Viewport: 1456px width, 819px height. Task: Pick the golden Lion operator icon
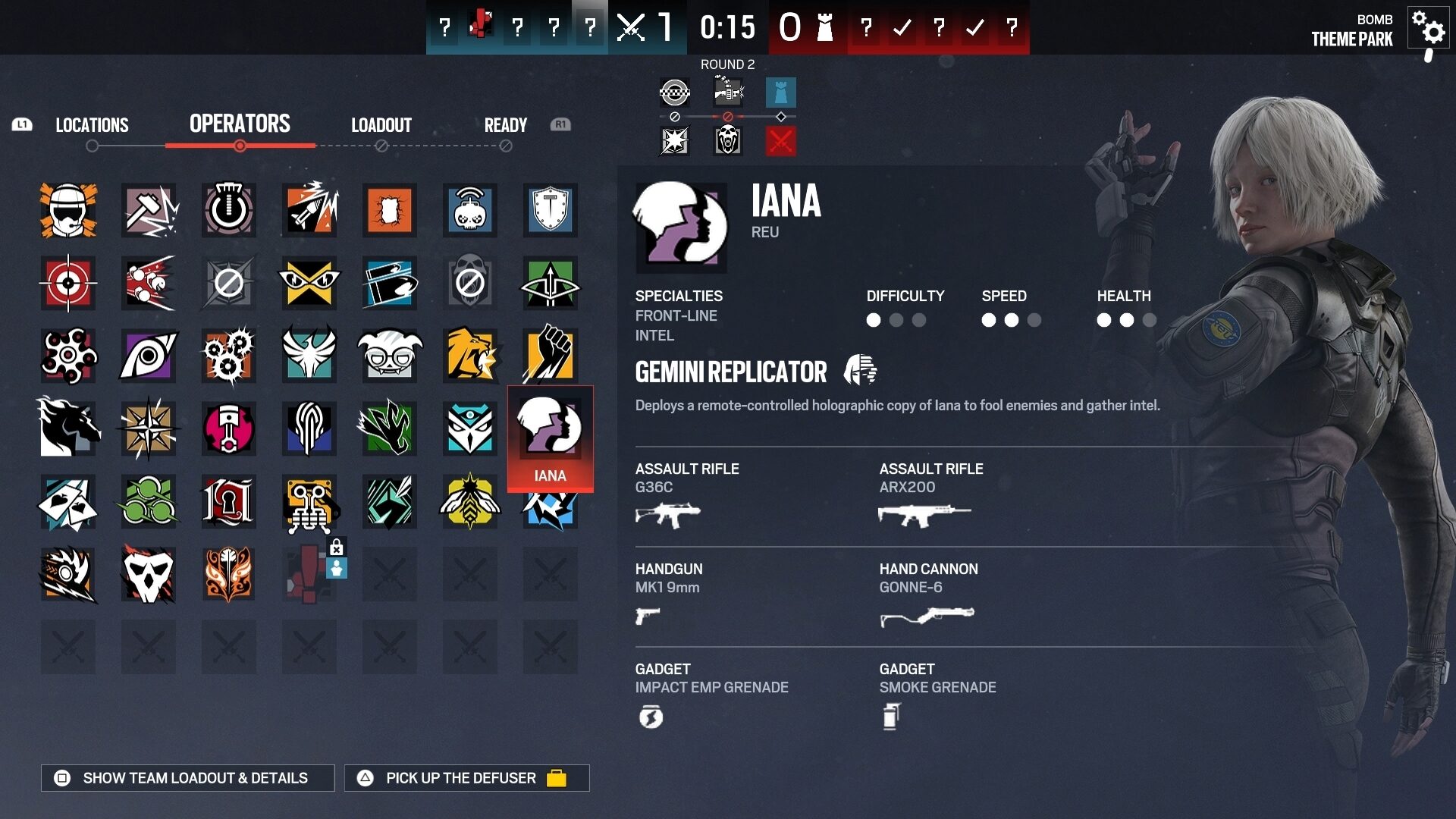(470, 356)
